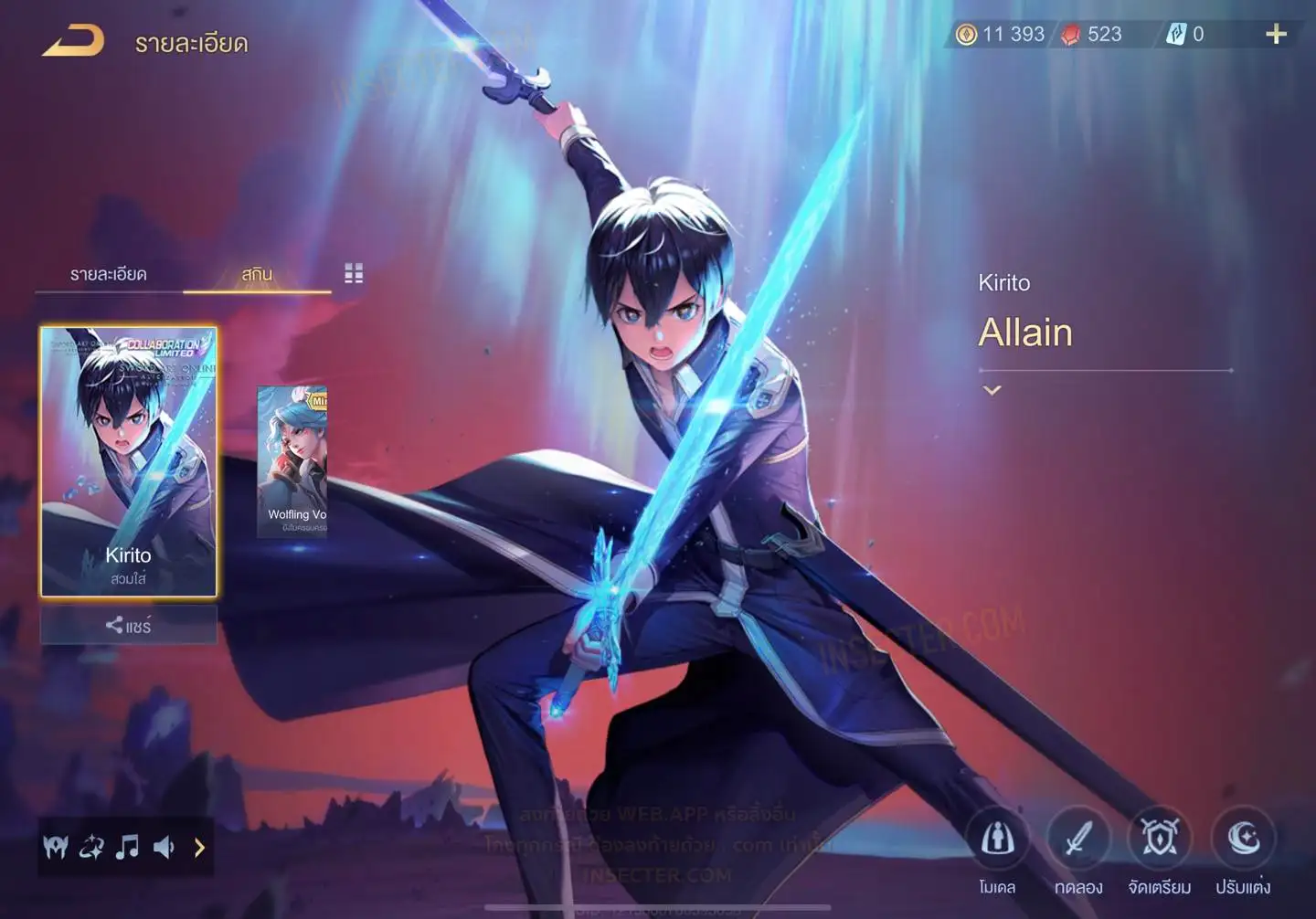Click the looping arrows icon
1316x919 pixels.
click(x=91, y=848)
